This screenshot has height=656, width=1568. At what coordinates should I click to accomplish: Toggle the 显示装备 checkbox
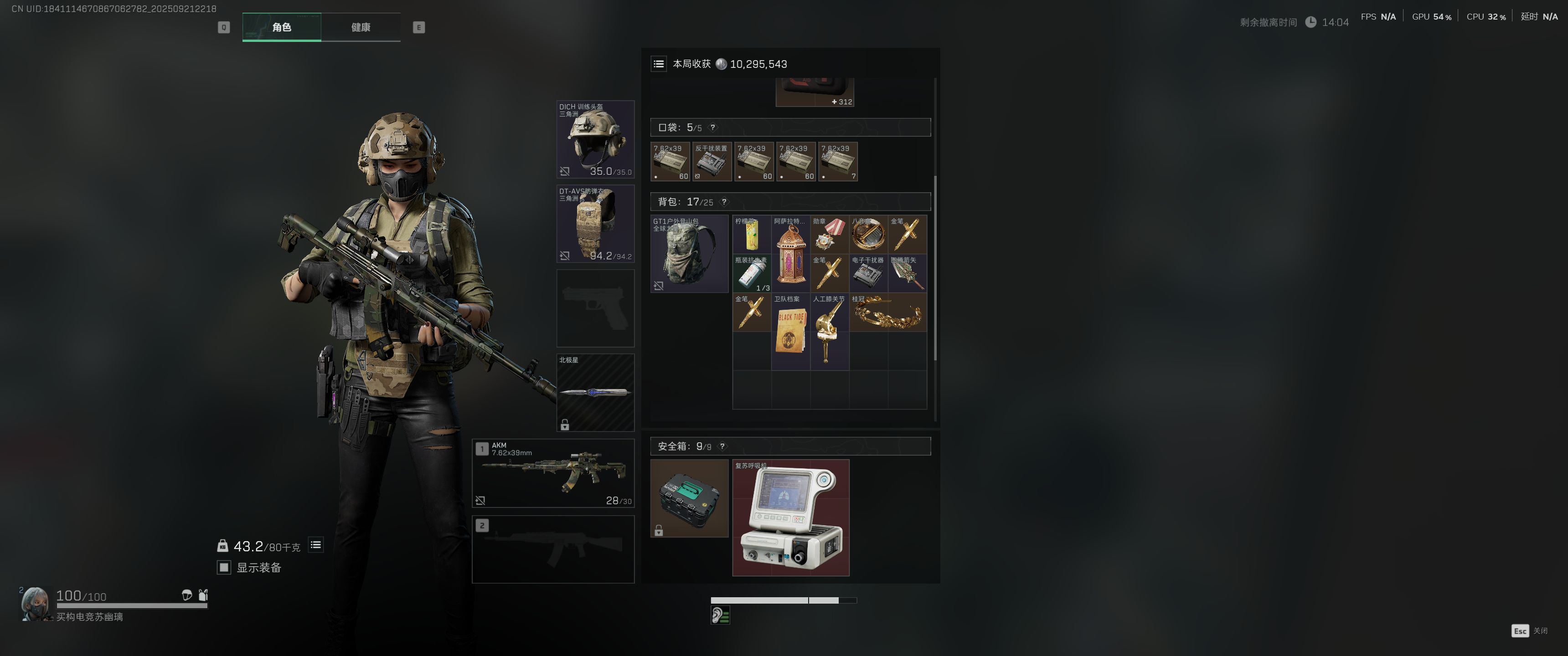[224, 567]
